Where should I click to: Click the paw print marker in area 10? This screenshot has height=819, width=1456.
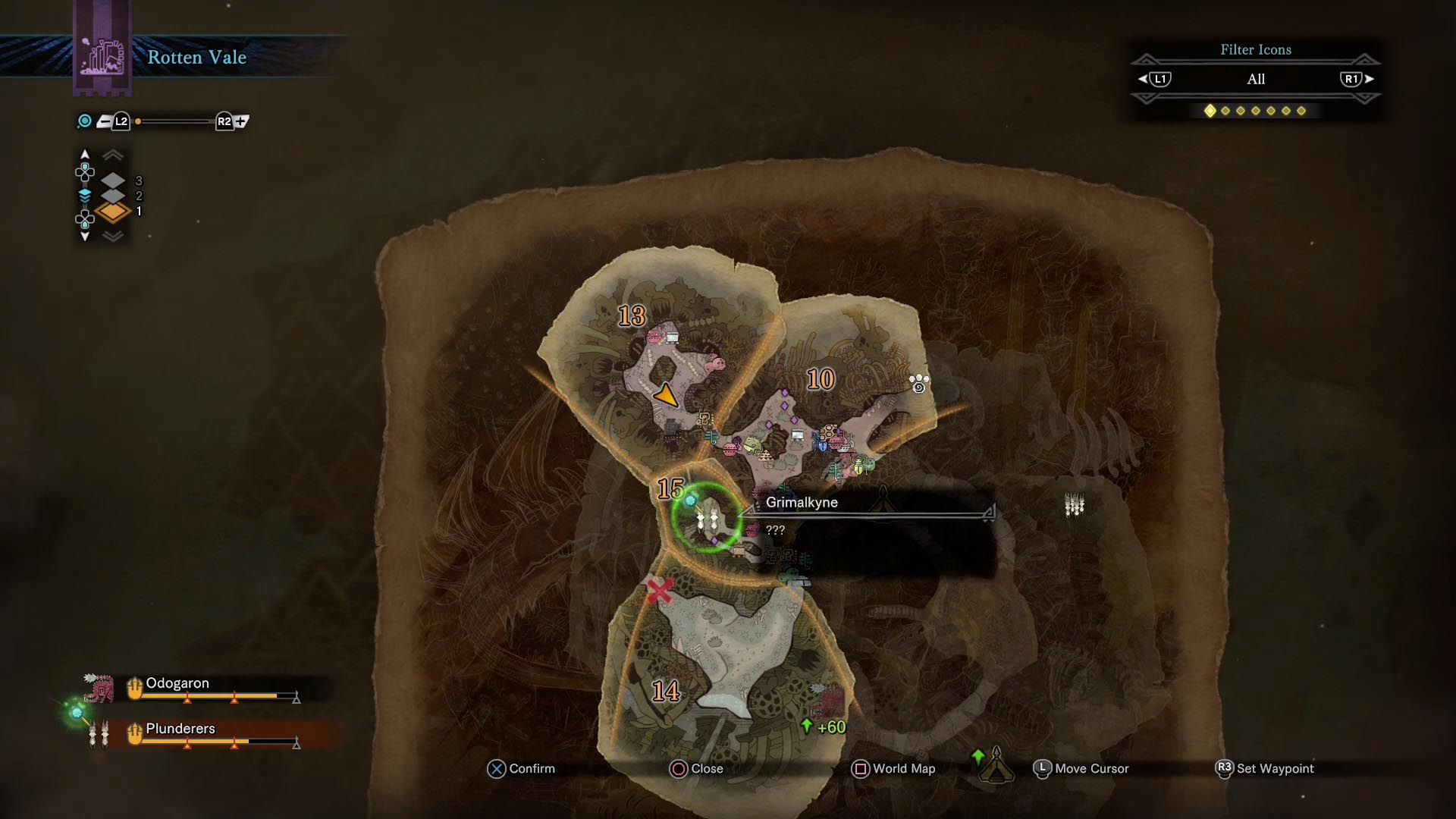919,383
